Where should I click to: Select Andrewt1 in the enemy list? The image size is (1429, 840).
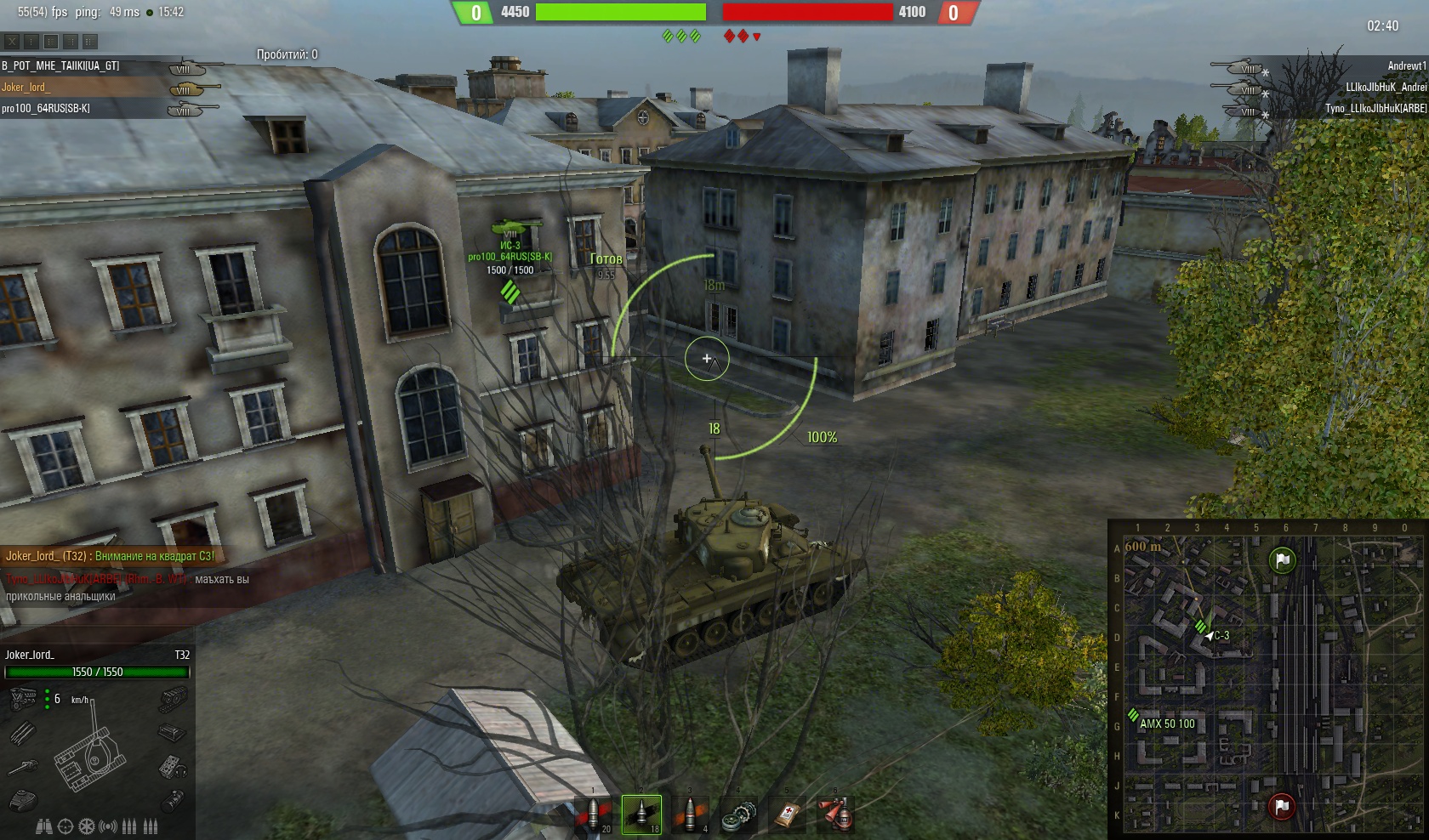coord(1406,66)
